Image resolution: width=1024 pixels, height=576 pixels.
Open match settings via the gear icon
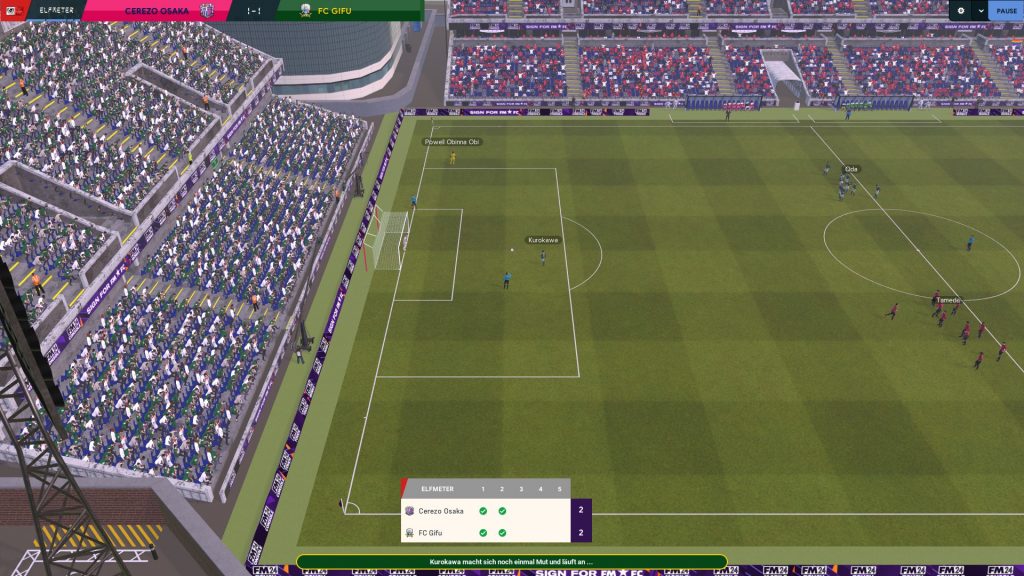pyautogui.click(x=961, y=10)
